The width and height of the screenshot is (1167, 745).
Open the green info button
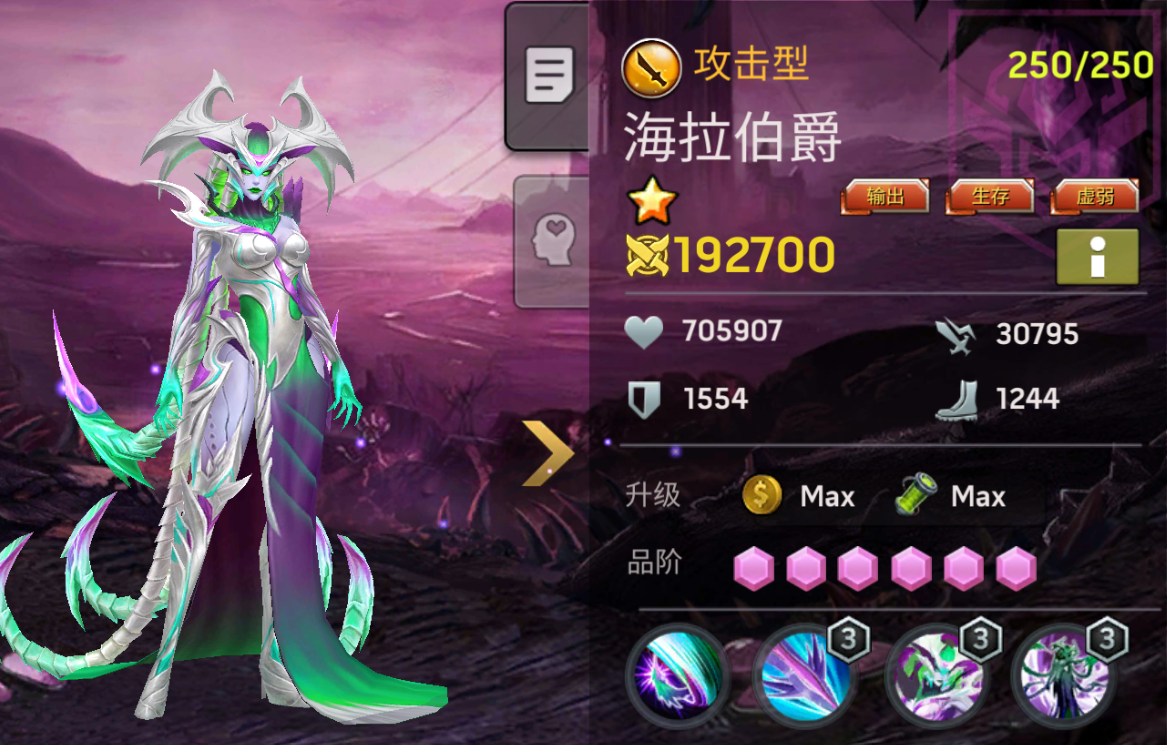click(1097, 257)
